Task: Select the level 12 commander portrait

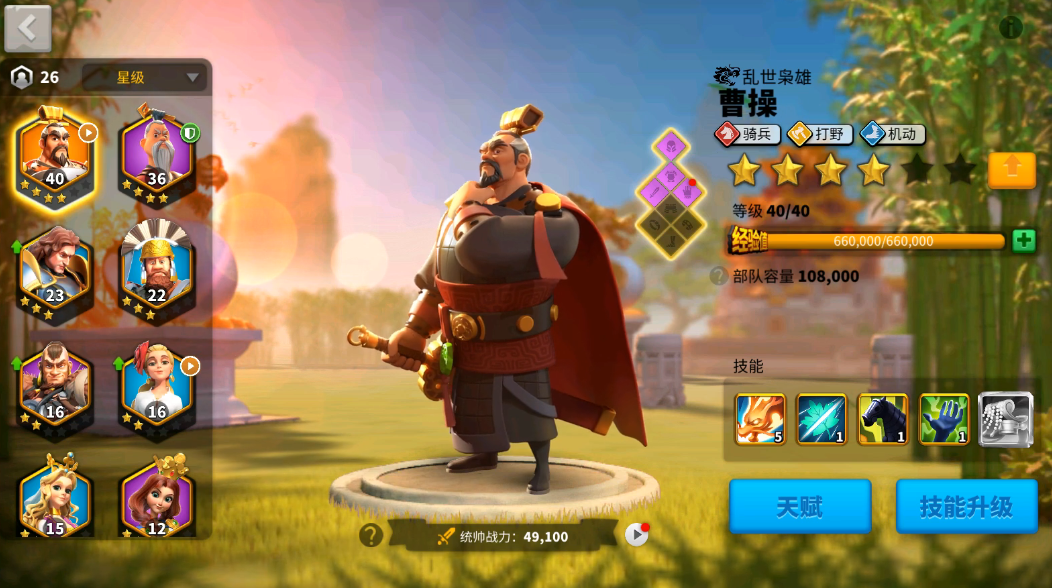Action: pos(157,500)
